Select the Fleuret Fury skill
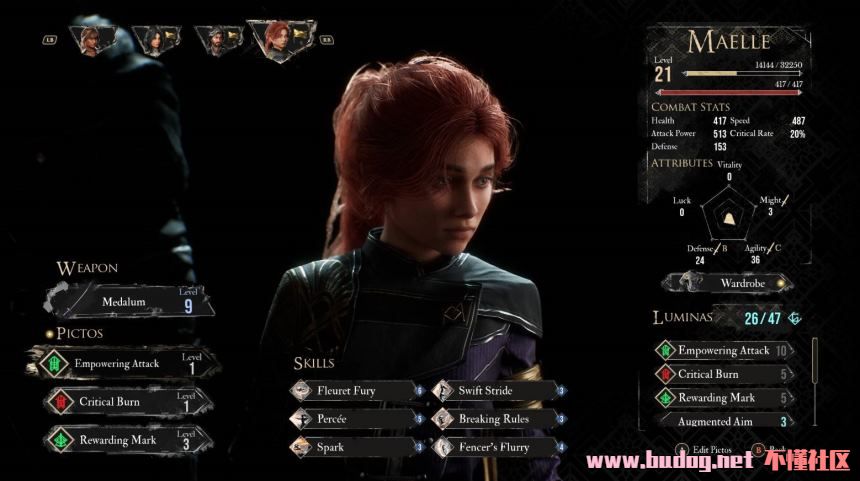The image size is (860, 481). [x=352, y=390]
